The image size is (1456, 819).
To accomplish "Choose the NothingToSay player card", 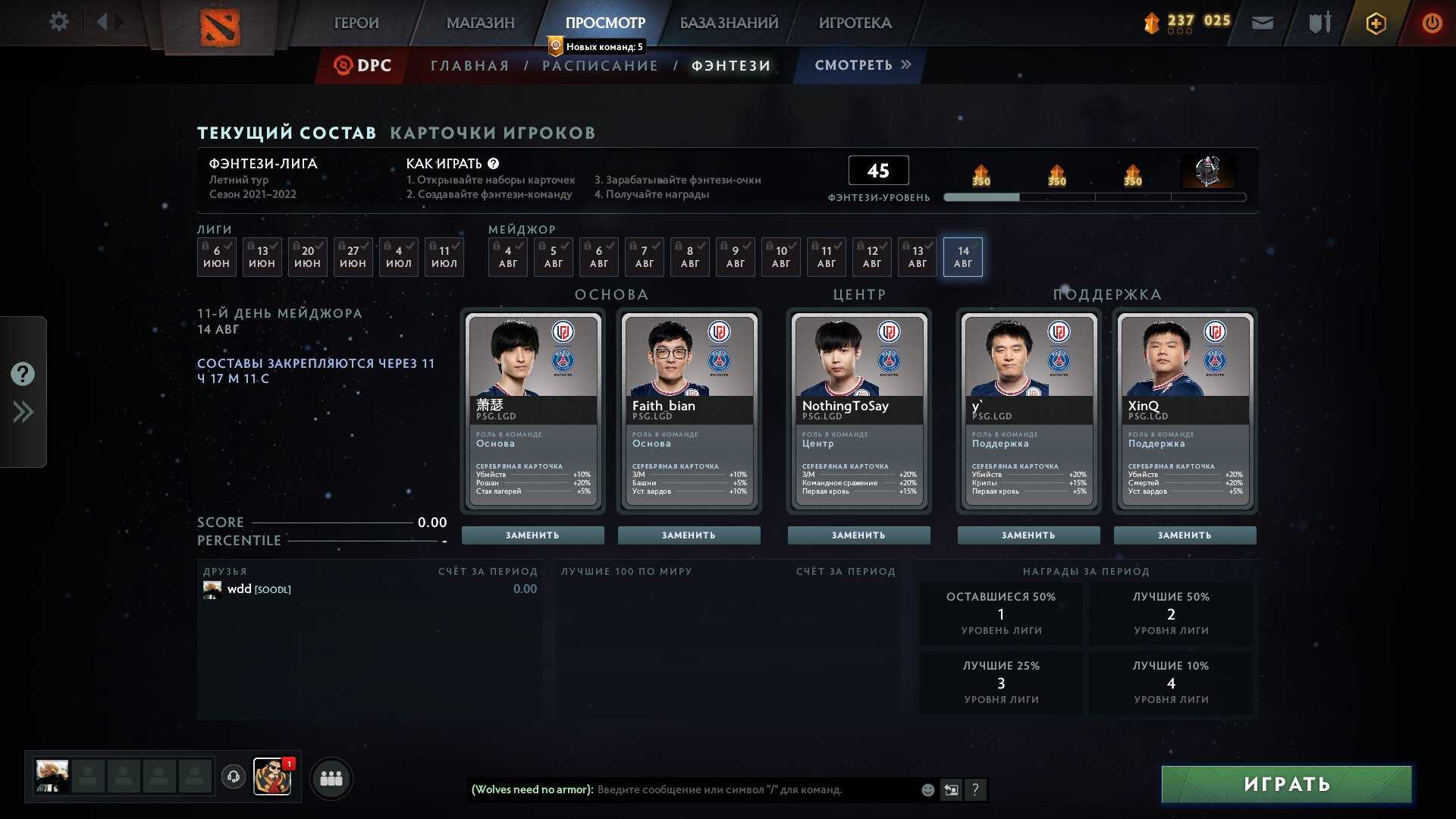I will coord(858,409).
